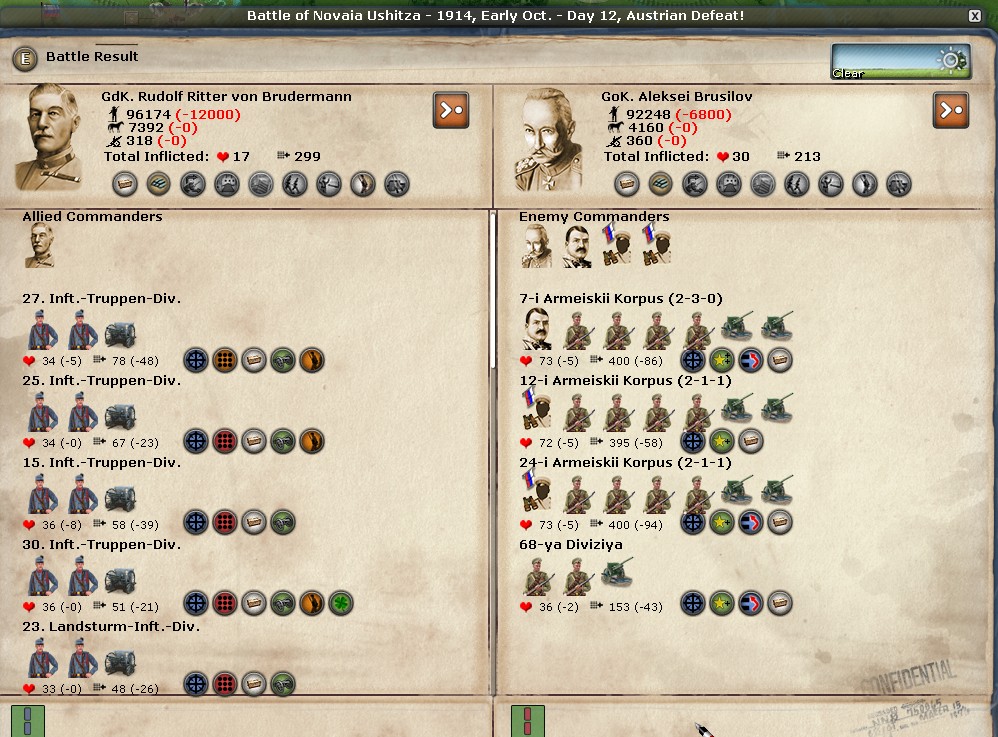Select the 7-i Armeiskii Korpus entry

(x=620, y=299)
